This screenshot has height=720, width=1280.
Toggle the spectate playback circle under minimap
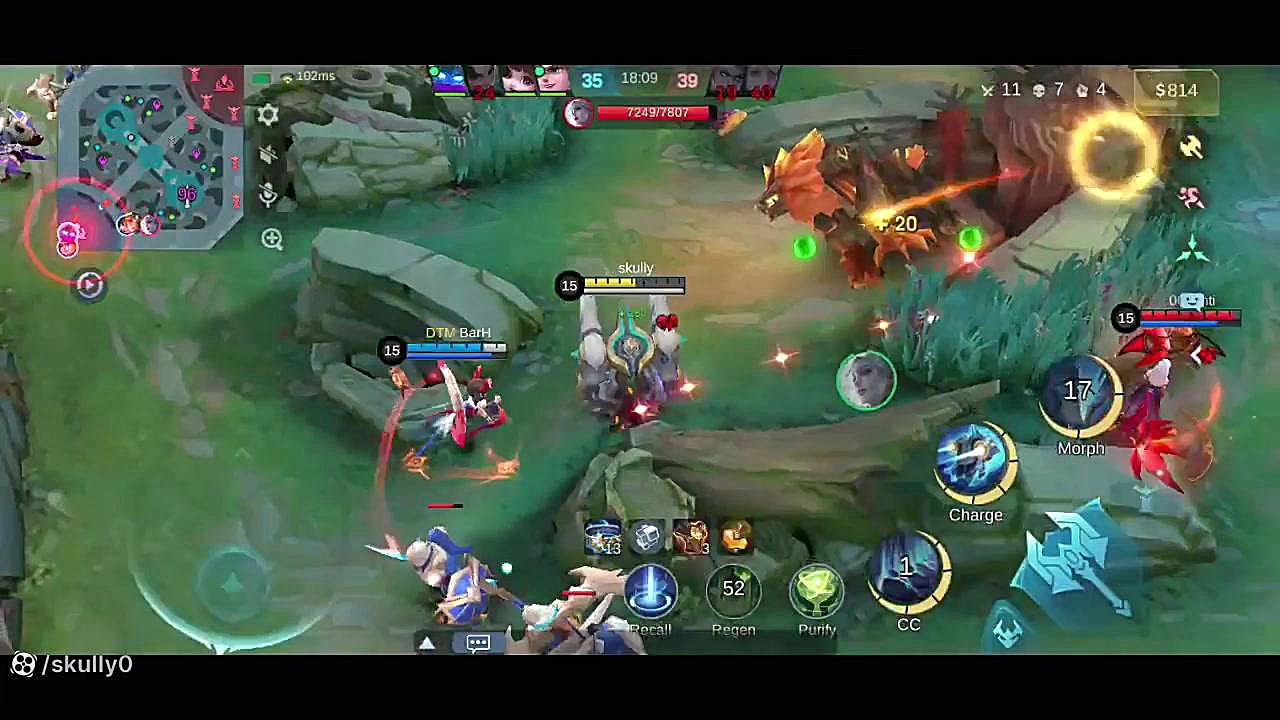pyautogui.click(x=89, y=287)
